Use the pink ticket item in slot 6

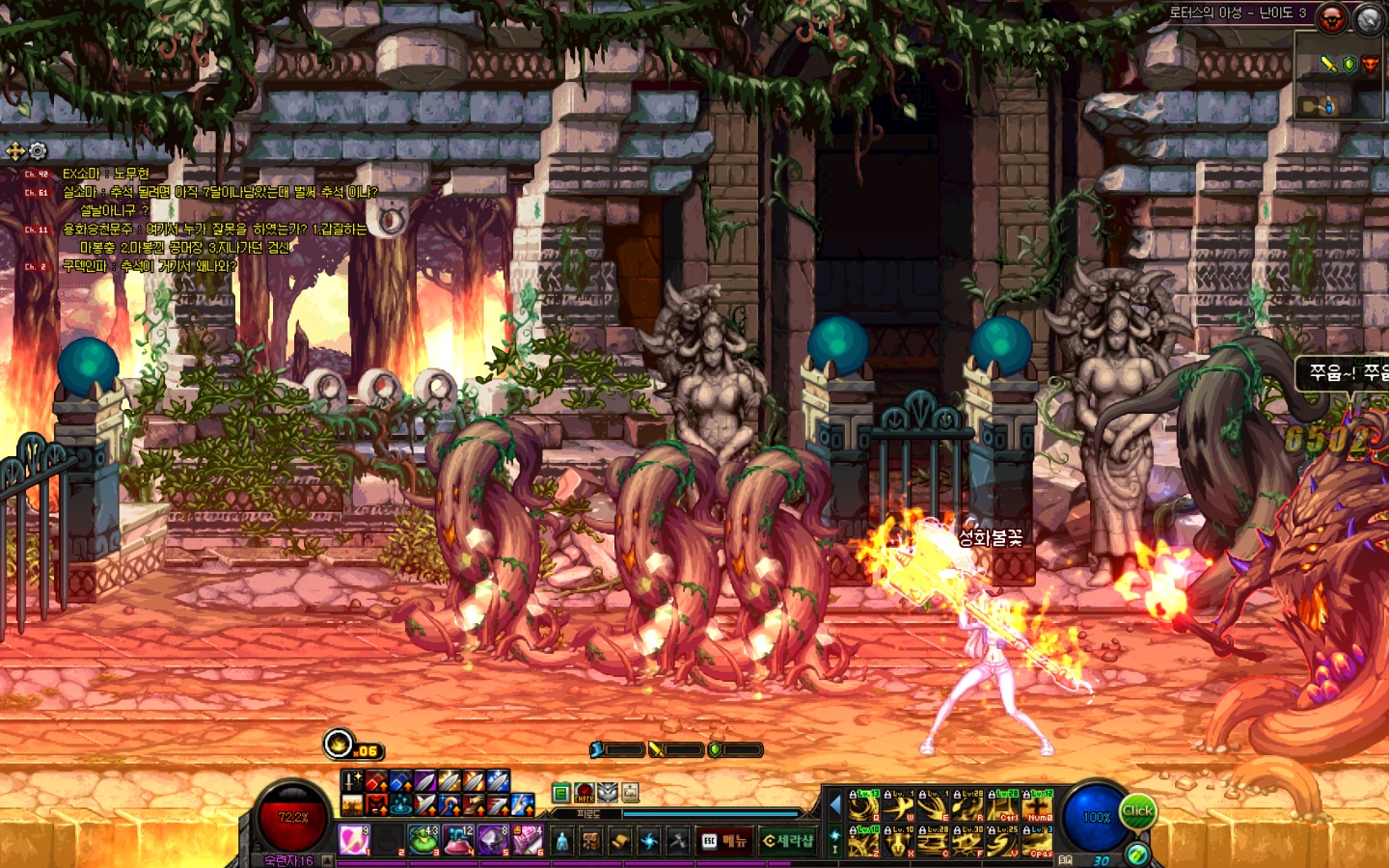pyautogui.click(x=528, y=839)
